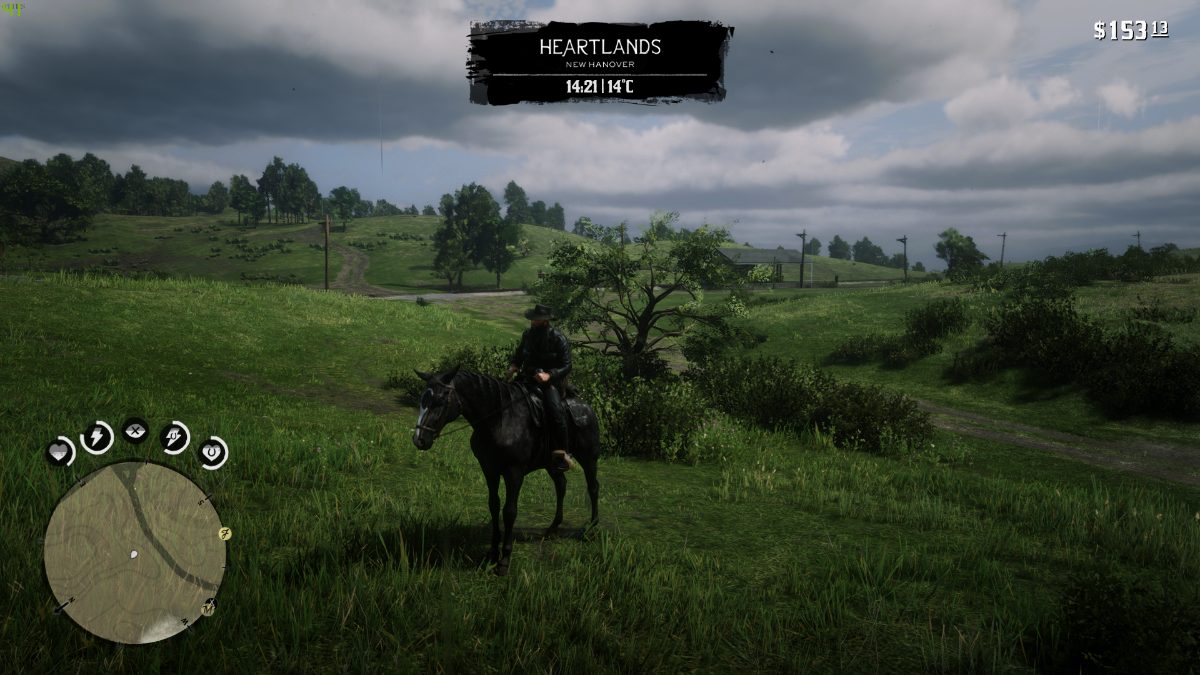Click the circular minimap

(134, 552)
